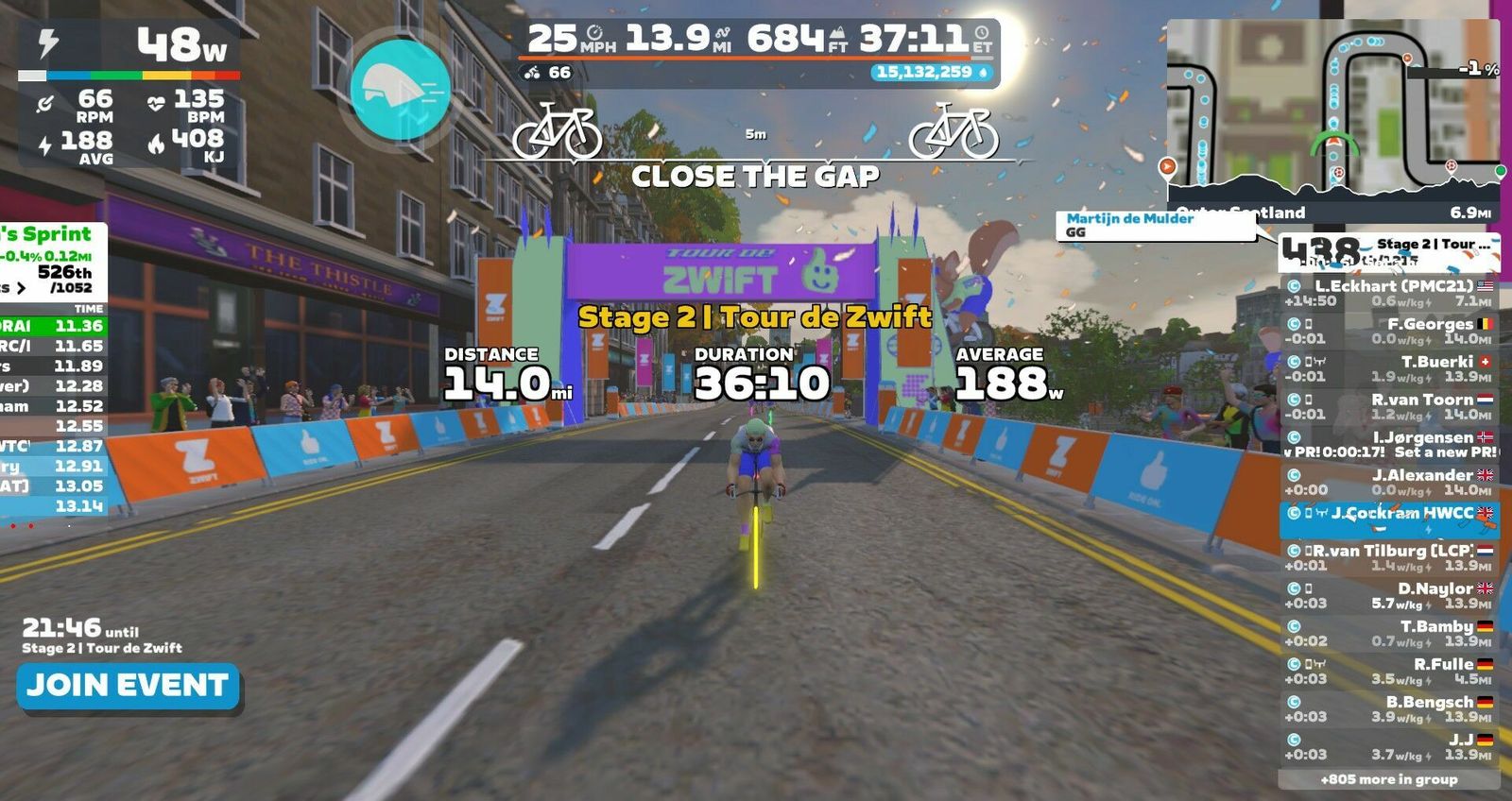Pick R.van Toorn from nearby riders
Viewport: 1512px width, 801px height.
tap(1389, 406)
